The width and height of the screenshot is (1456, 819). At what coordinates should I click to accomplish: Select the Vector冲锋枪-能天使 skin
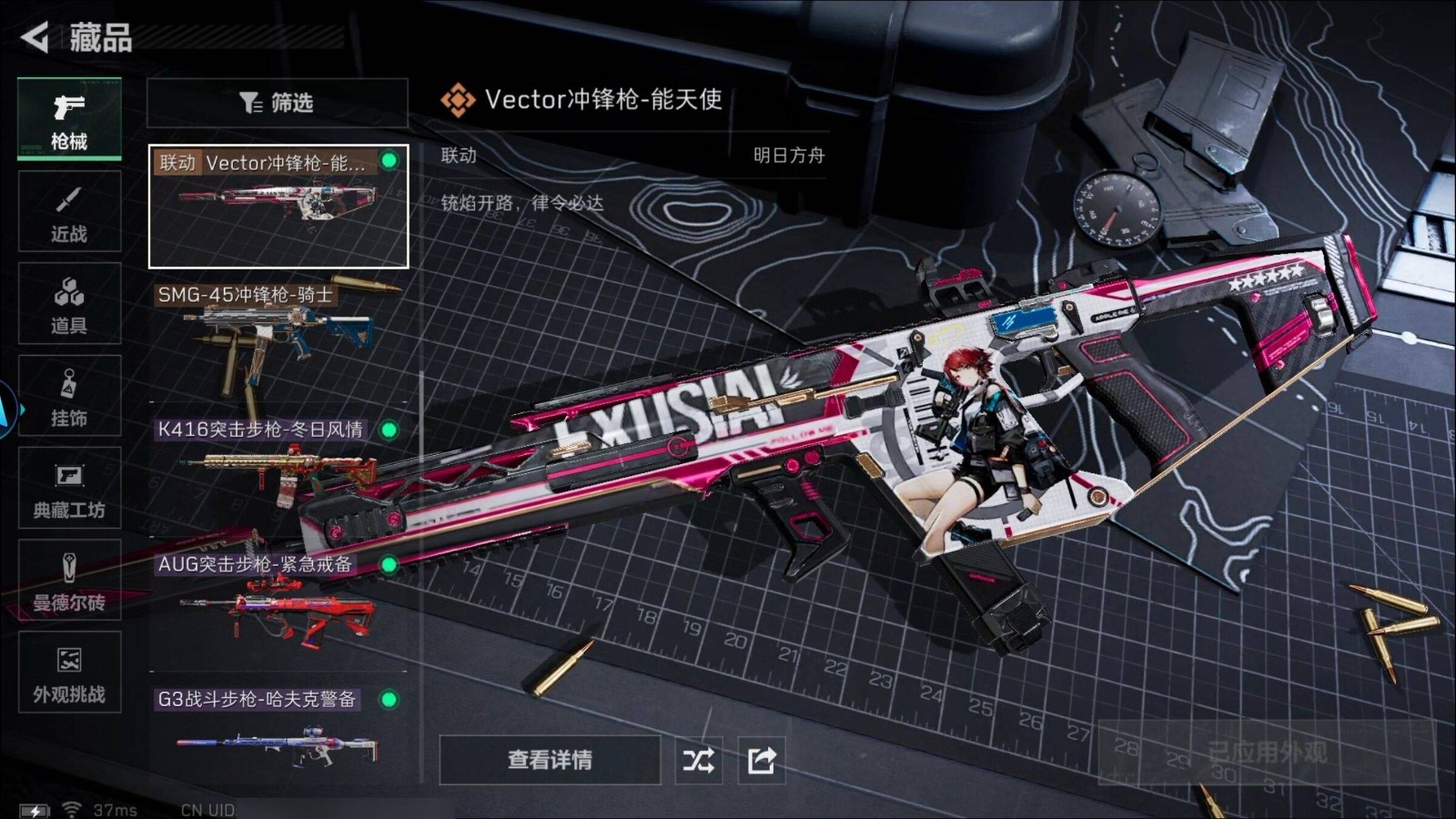click(278, 207)
